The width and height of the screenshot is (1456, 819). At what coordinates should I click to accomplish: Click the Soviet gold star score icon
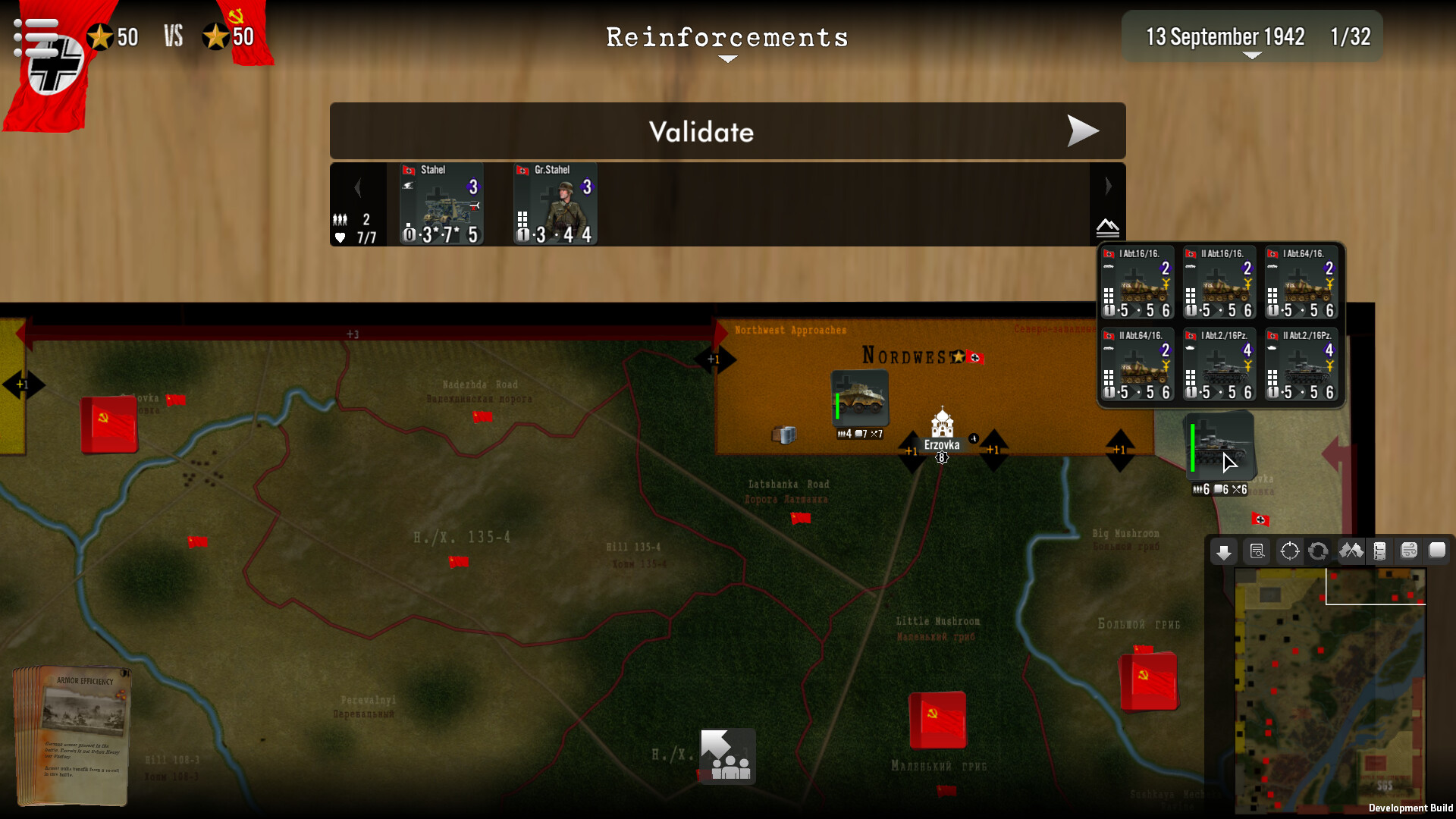pyautogui.click(x=216, y=34)
